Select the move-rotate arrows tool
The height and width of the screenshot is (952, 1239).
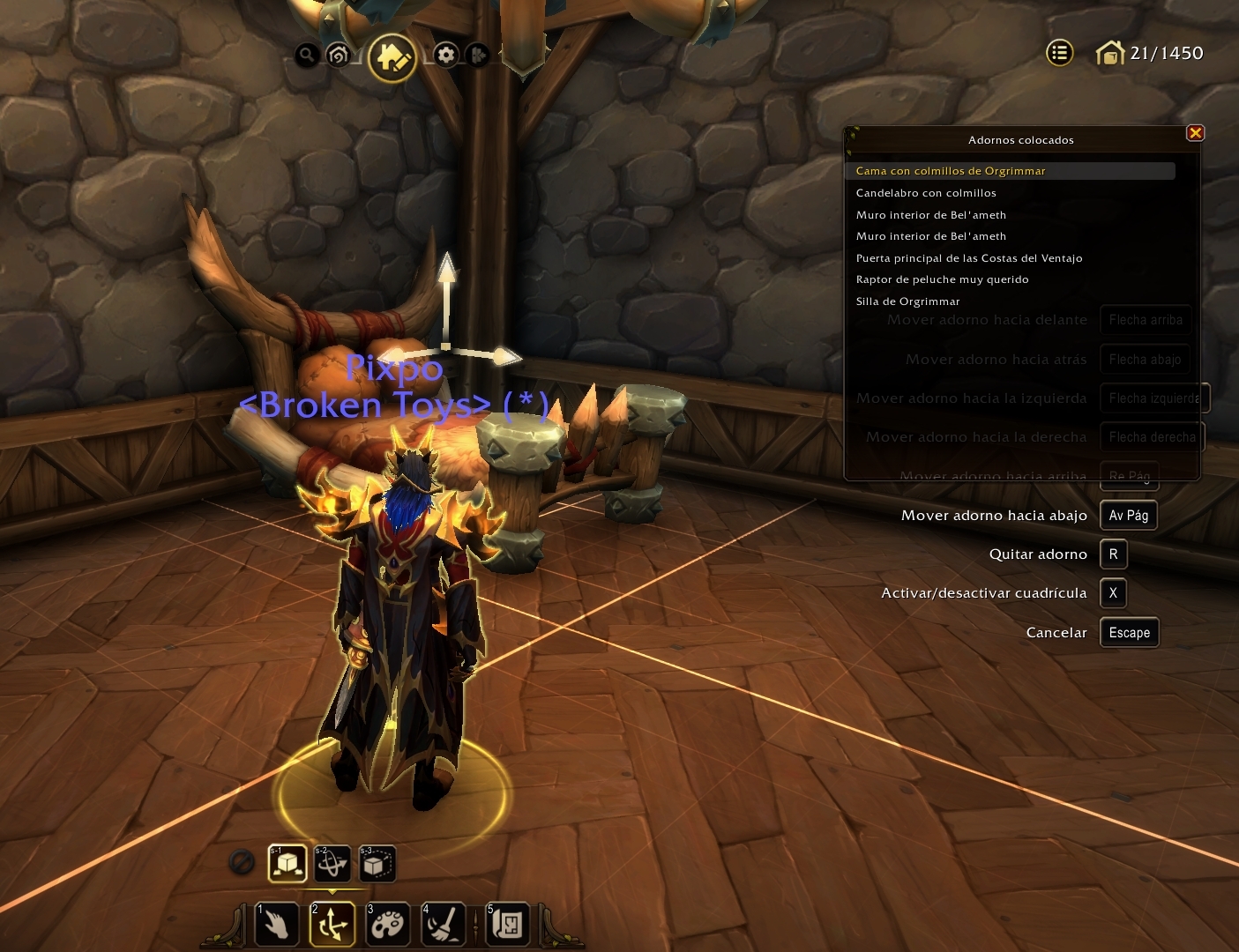(332, 925)
